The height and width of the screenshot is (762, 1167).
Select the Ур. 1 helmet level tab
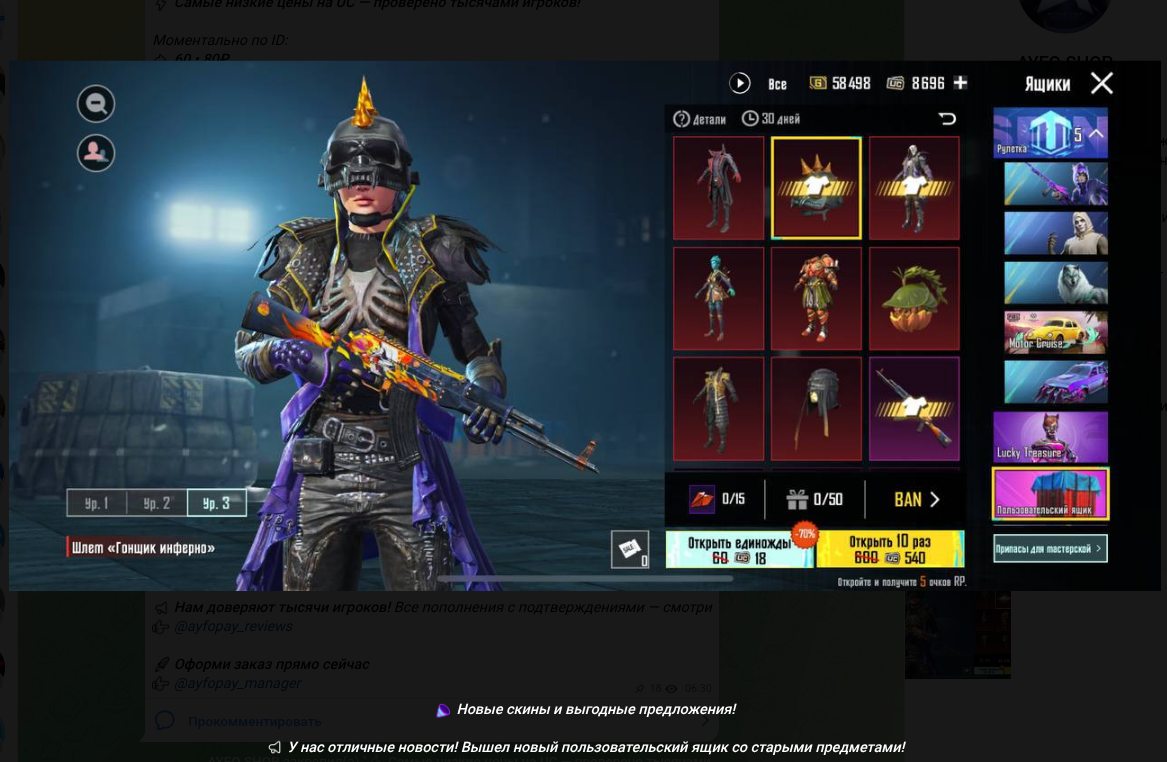tap(97, 503)
